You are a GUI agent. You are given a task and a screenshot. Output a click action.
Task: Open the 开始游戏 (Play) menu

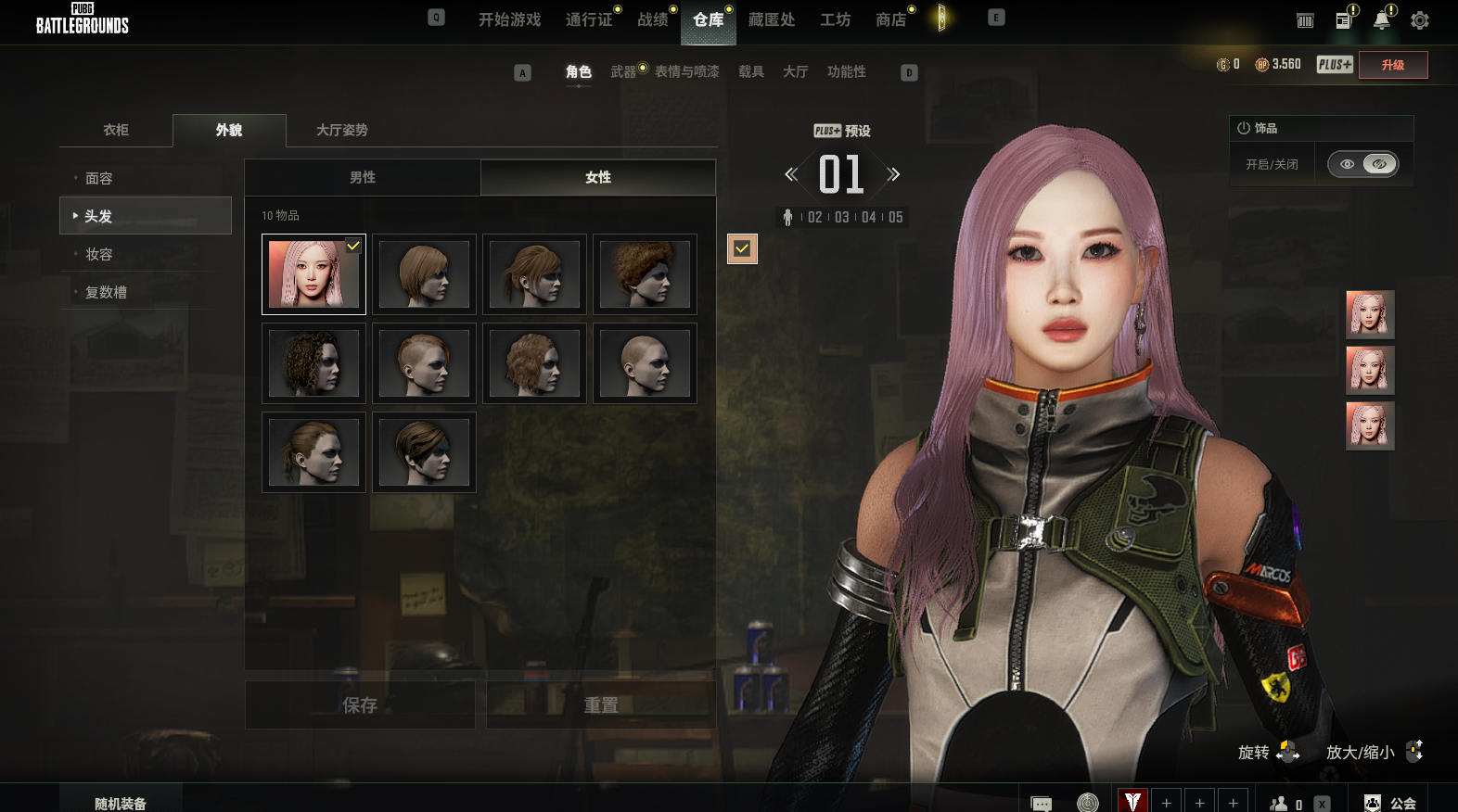tap(509, 19)
